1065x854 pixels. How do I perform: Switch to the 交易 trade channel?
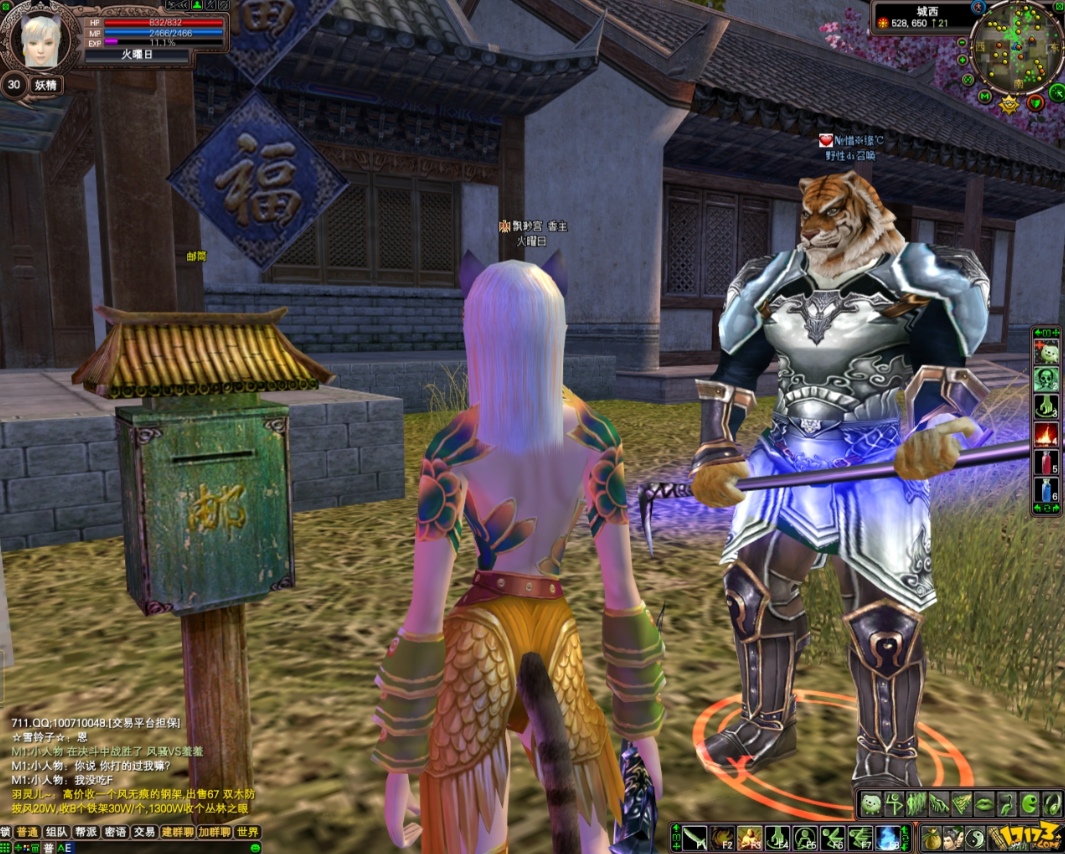(x=144, y=832)
